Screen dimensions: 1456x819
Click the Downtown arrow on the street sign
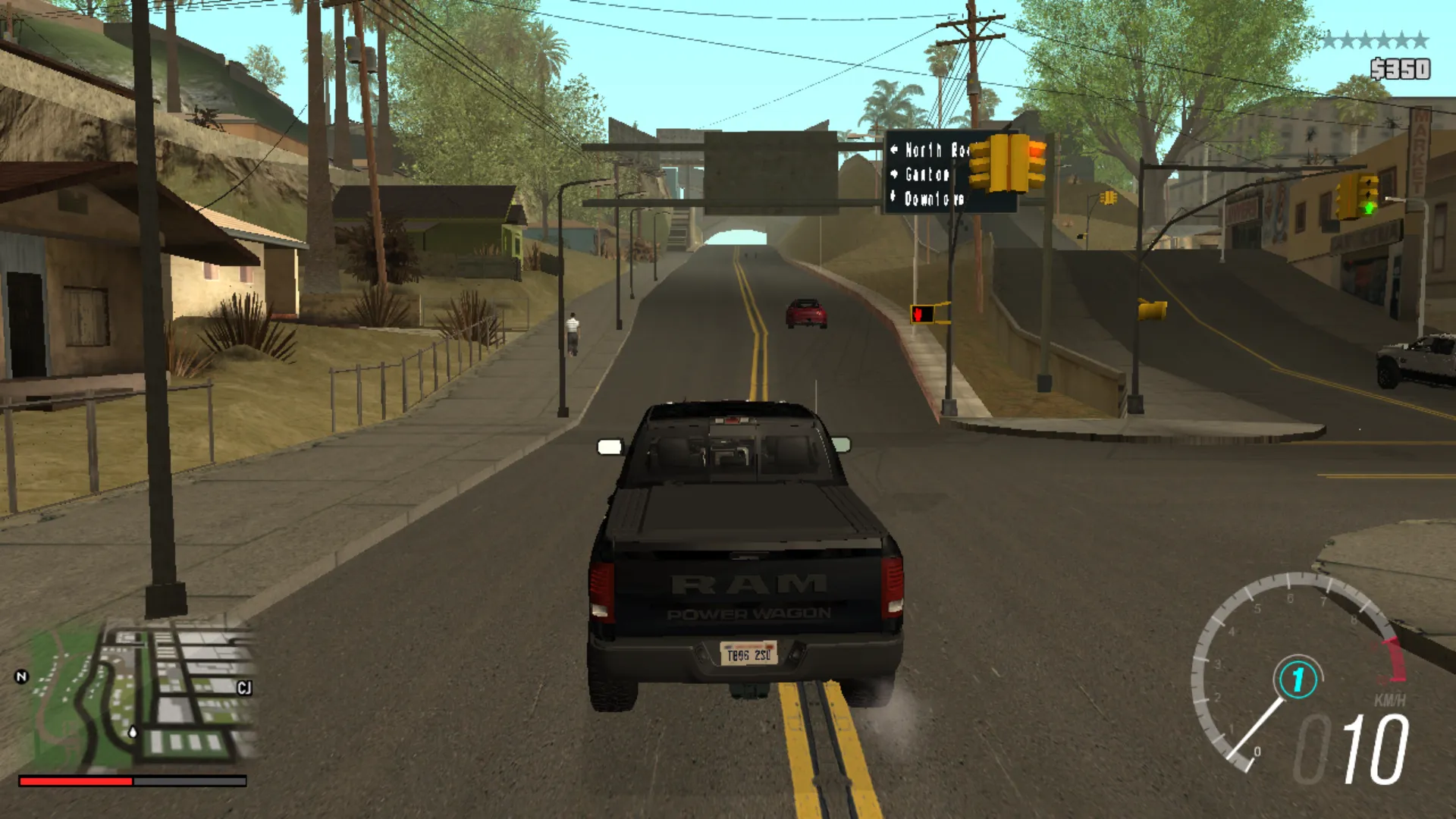(893, 198)
